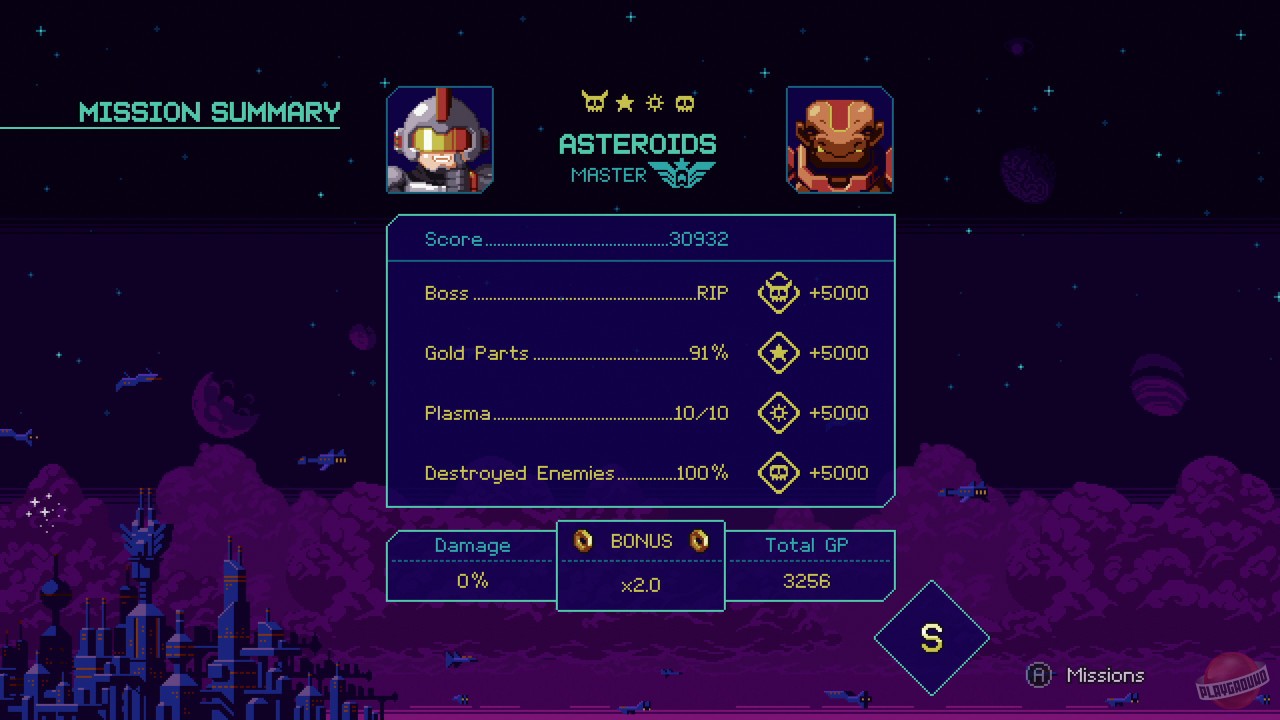Click the S rank diamond

tap(932, 637)
